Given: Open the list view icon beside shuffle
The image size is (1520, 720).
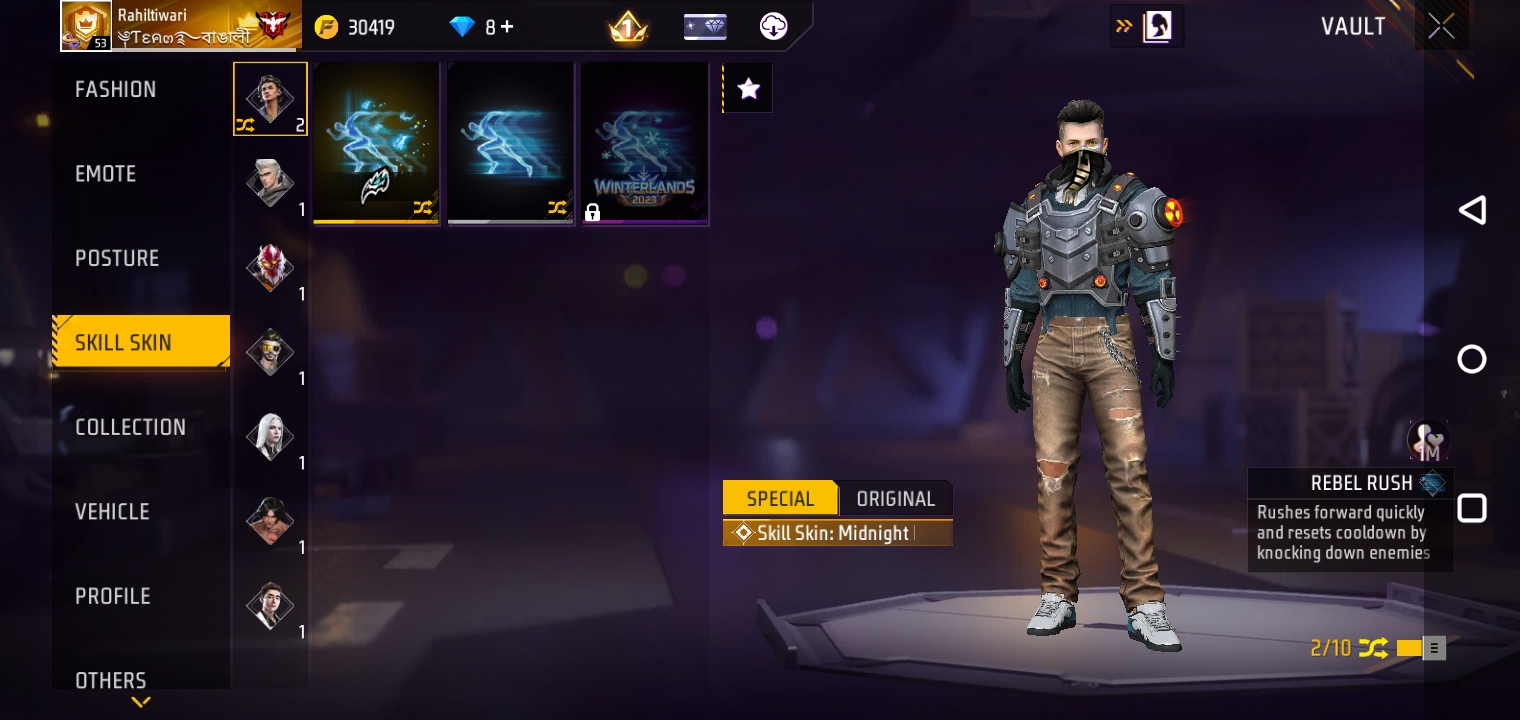Looking at the screenshot, I should point(1433,648).
